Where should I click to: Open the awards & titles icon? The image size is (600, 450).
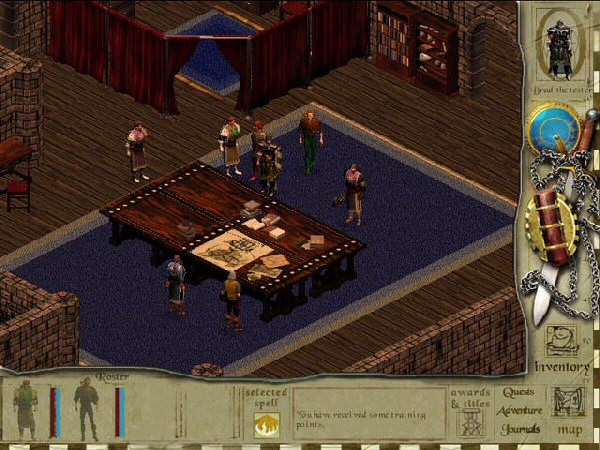[470, 421]
